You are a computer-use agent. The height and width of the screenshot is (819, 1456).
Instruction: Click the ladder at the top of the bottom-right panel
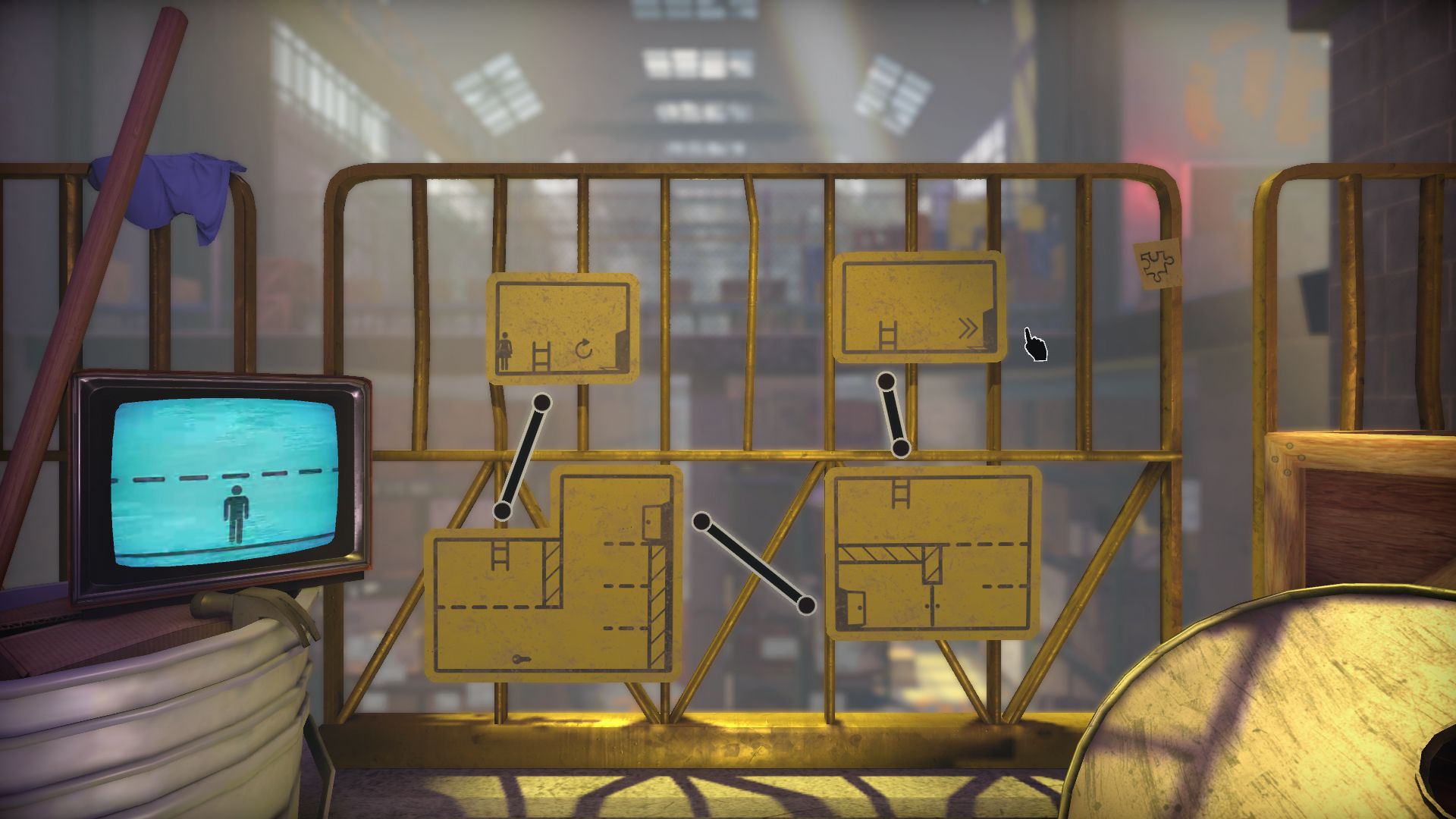point(900,493)
